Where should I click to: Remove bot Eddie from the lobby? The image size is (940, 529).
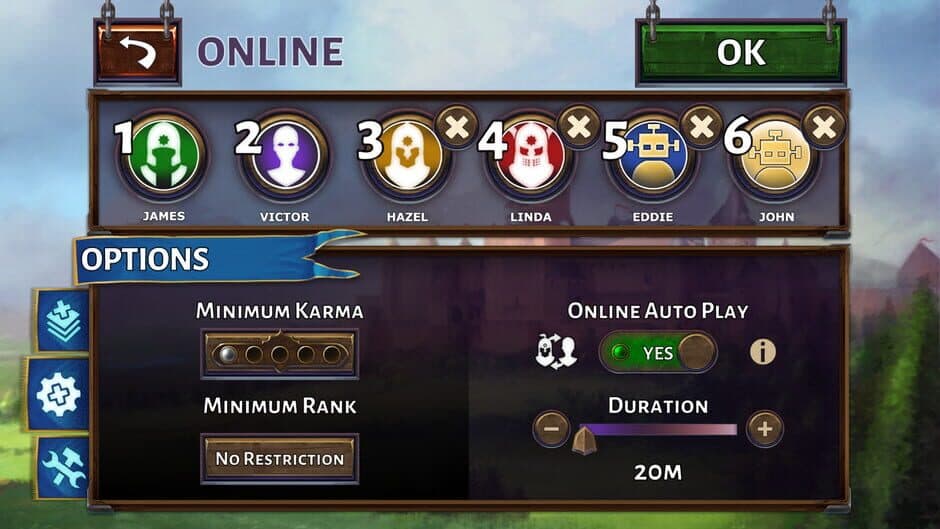point(702,127)
